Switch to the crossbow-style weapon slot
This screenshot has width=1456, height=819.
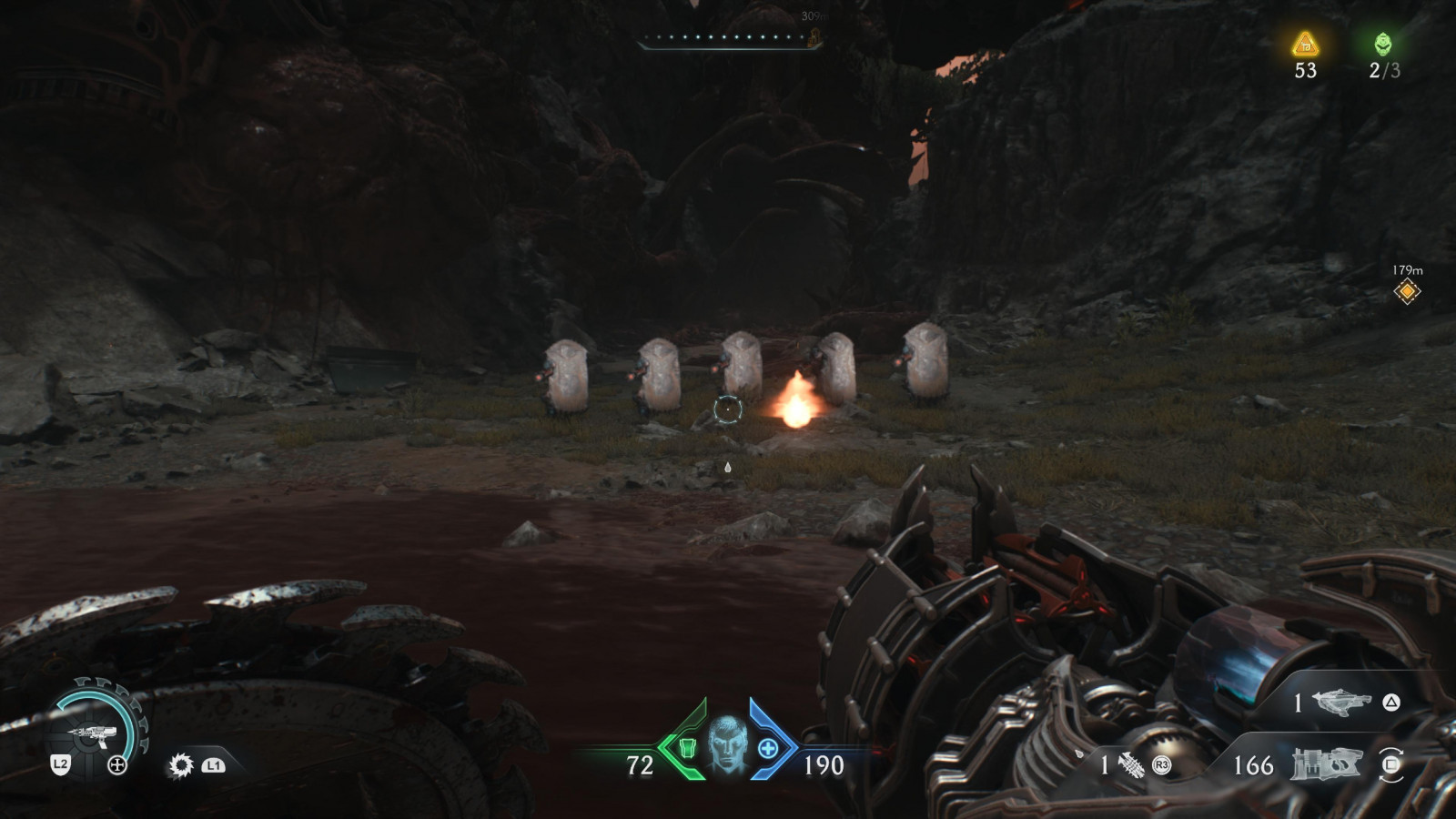tap(1342, 703)
